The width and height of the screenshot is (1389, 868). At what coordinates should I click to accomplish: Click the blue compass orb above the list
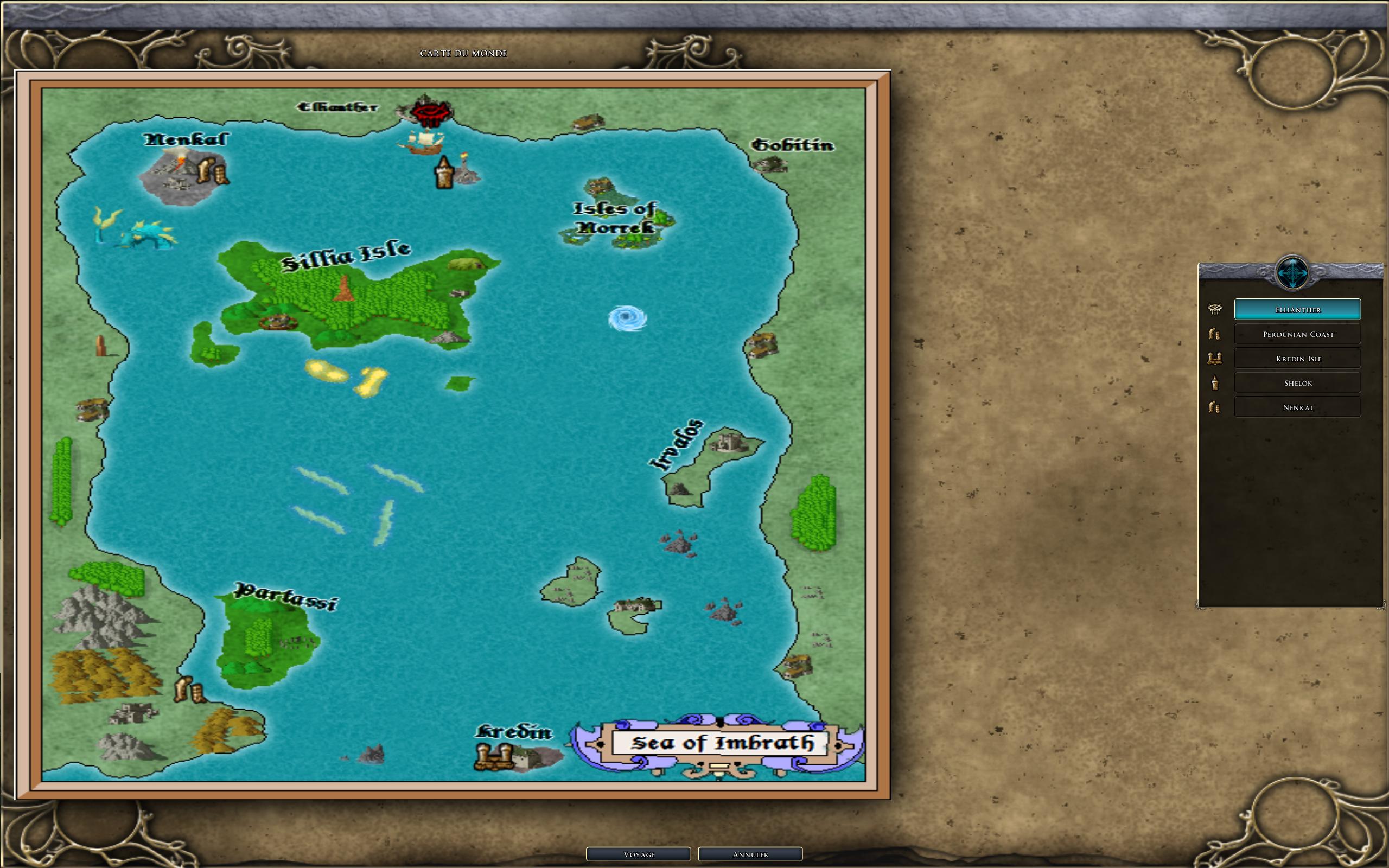pos(1291,273)
